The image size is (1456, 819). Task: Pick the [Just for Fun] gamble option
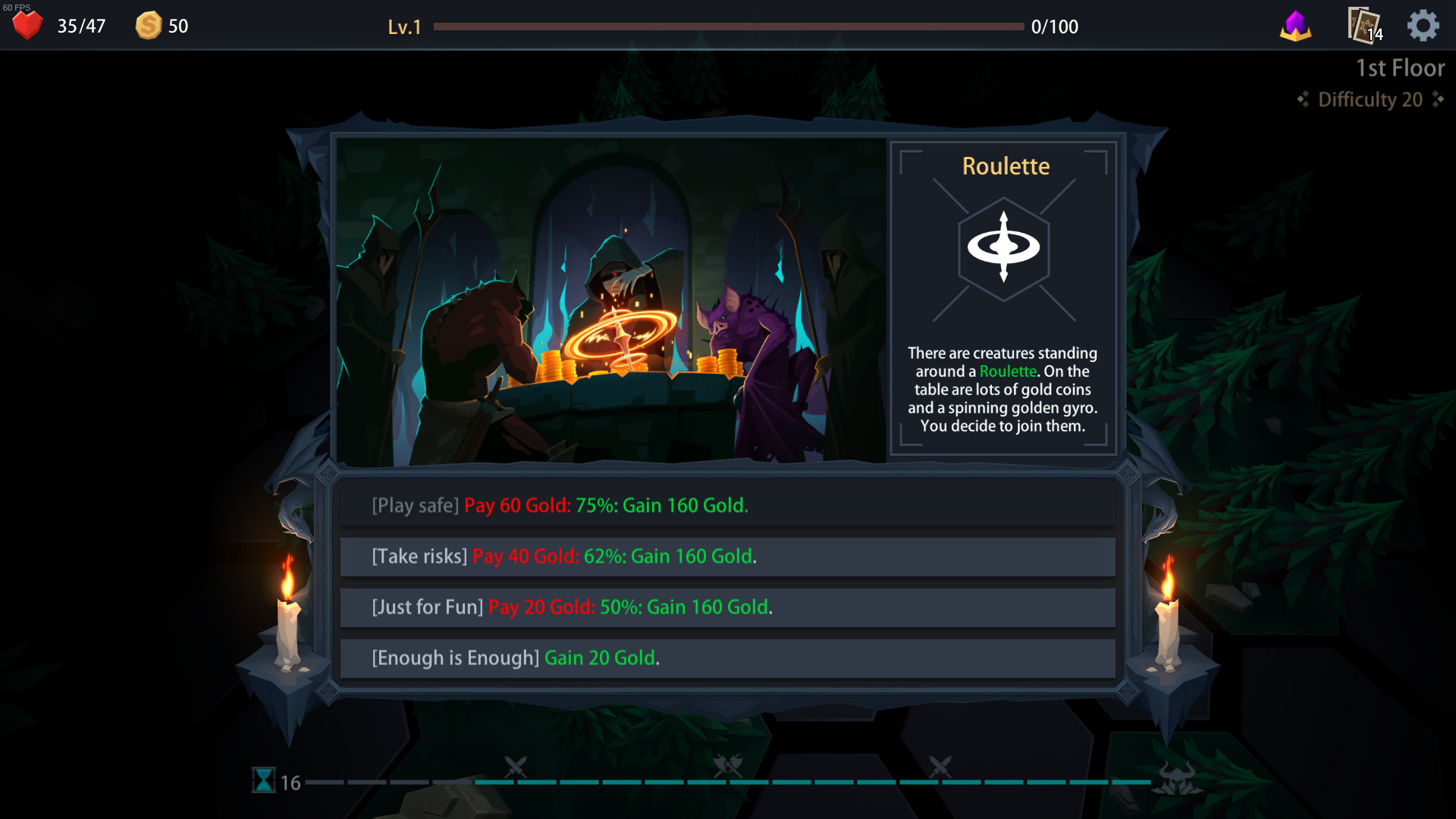tap(727, 607)
